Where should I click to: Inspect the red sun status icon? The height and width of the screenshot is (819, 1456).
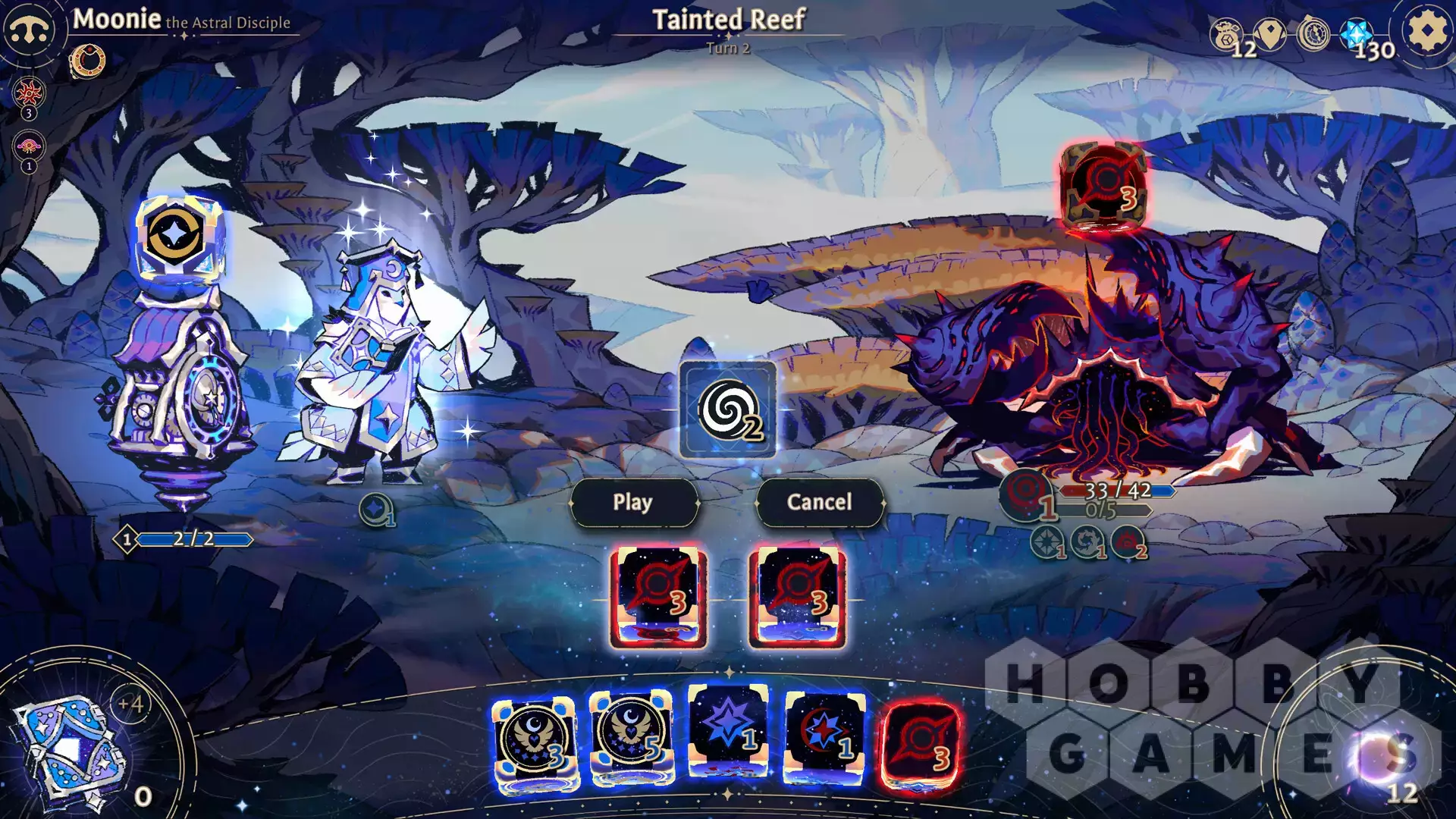29,93
